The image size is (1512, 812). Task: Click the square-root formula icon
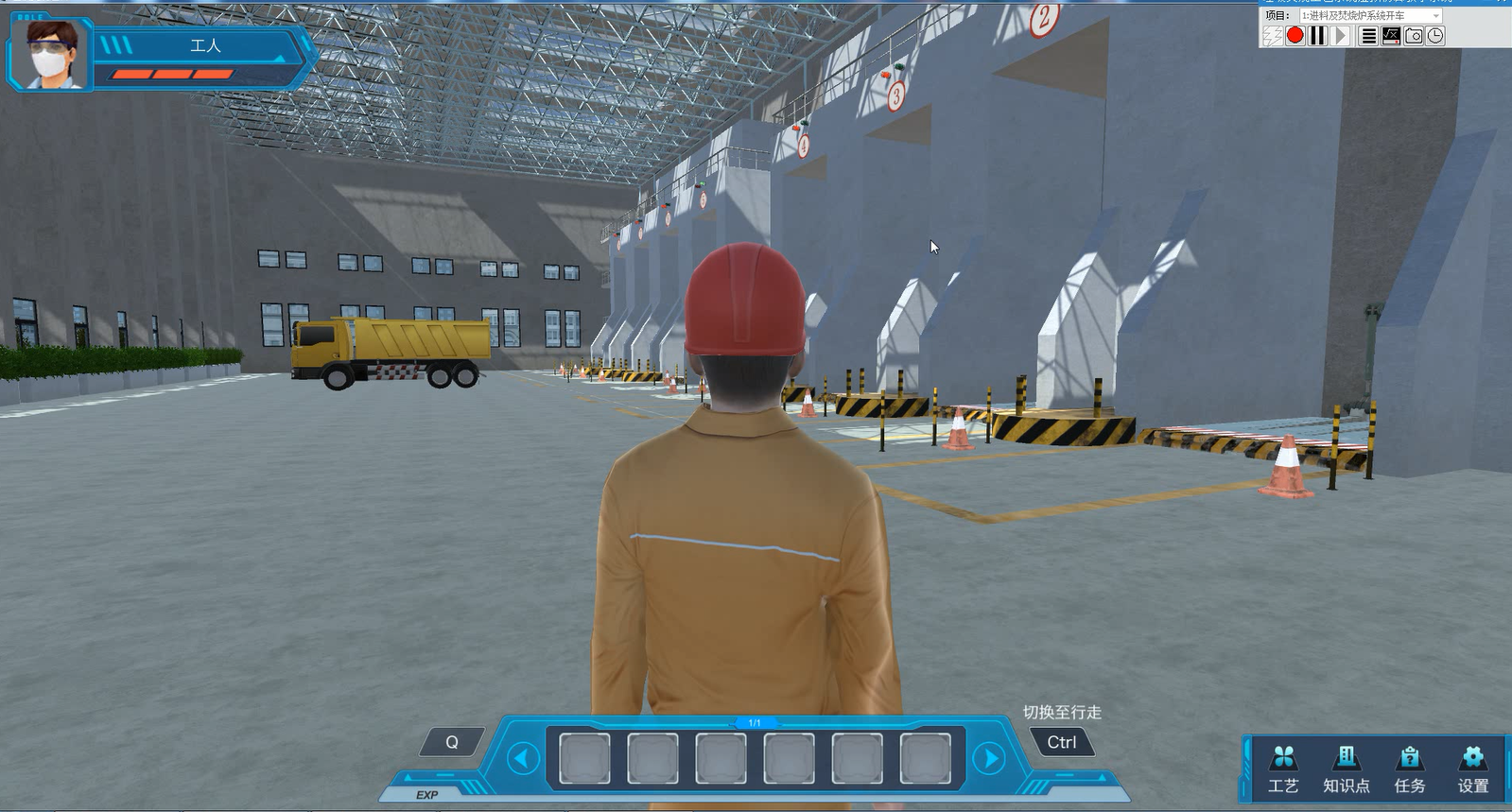[1391, 36]
